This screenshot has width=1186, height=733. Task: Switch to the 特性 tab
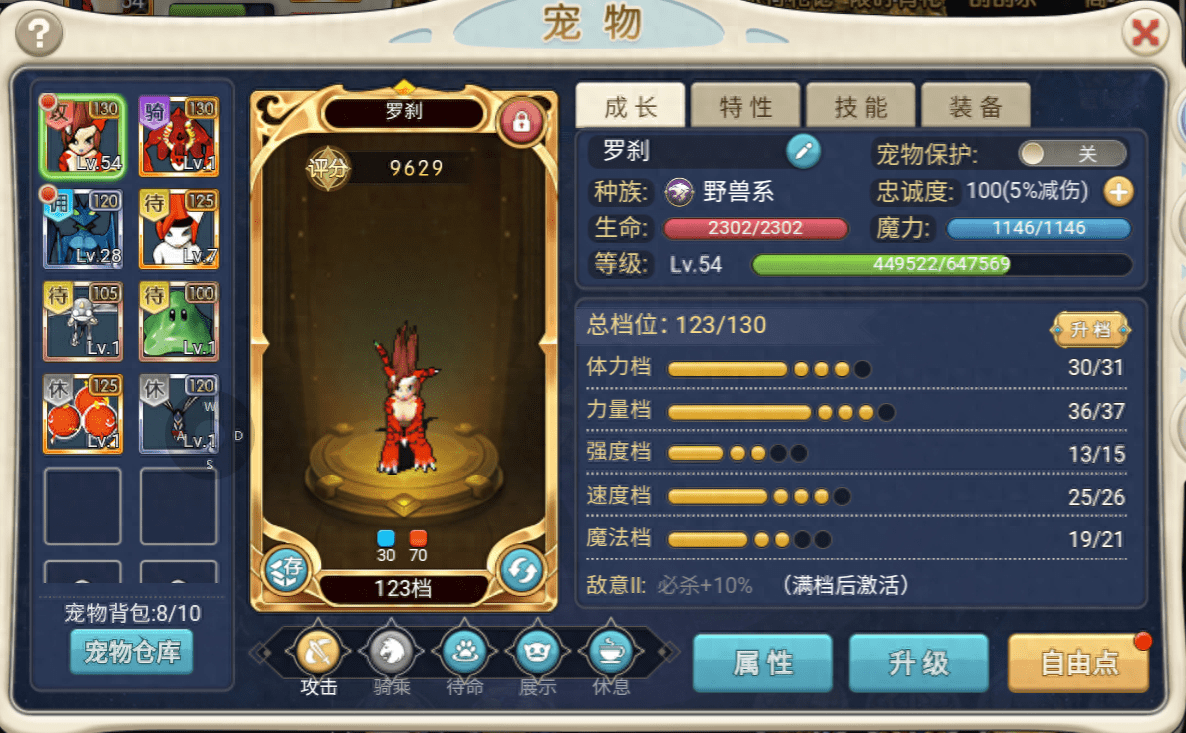[746, 106]
